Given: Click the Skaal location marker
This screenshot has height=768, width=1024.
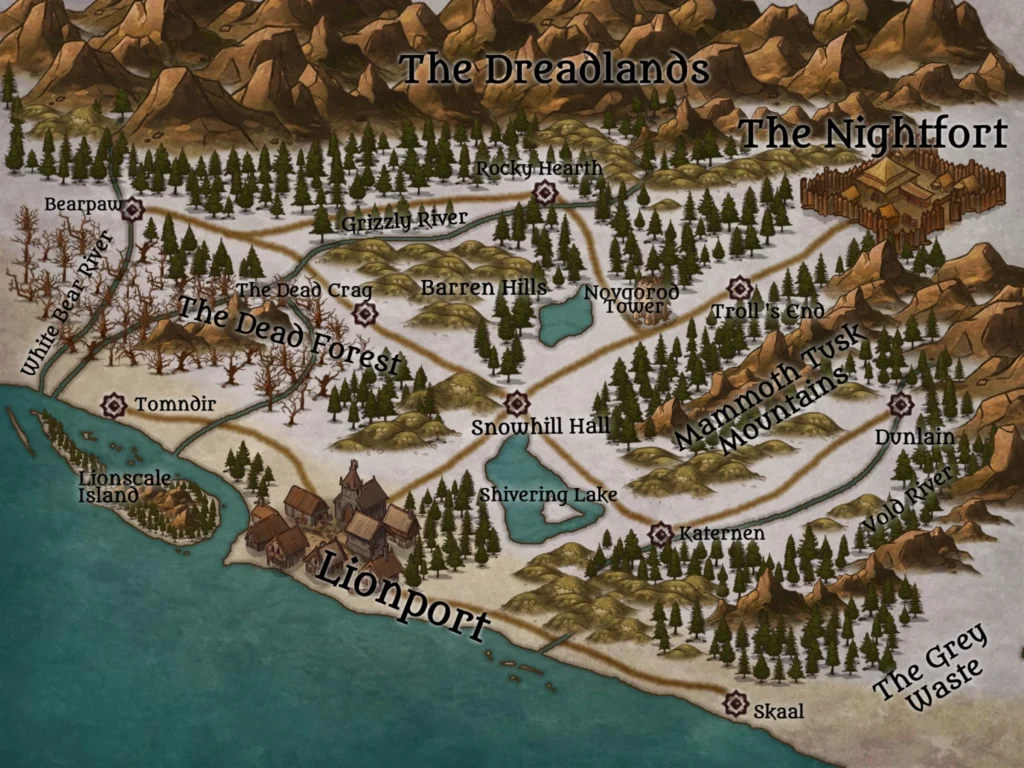Looking at the screenshot, I should coord(736,704).
